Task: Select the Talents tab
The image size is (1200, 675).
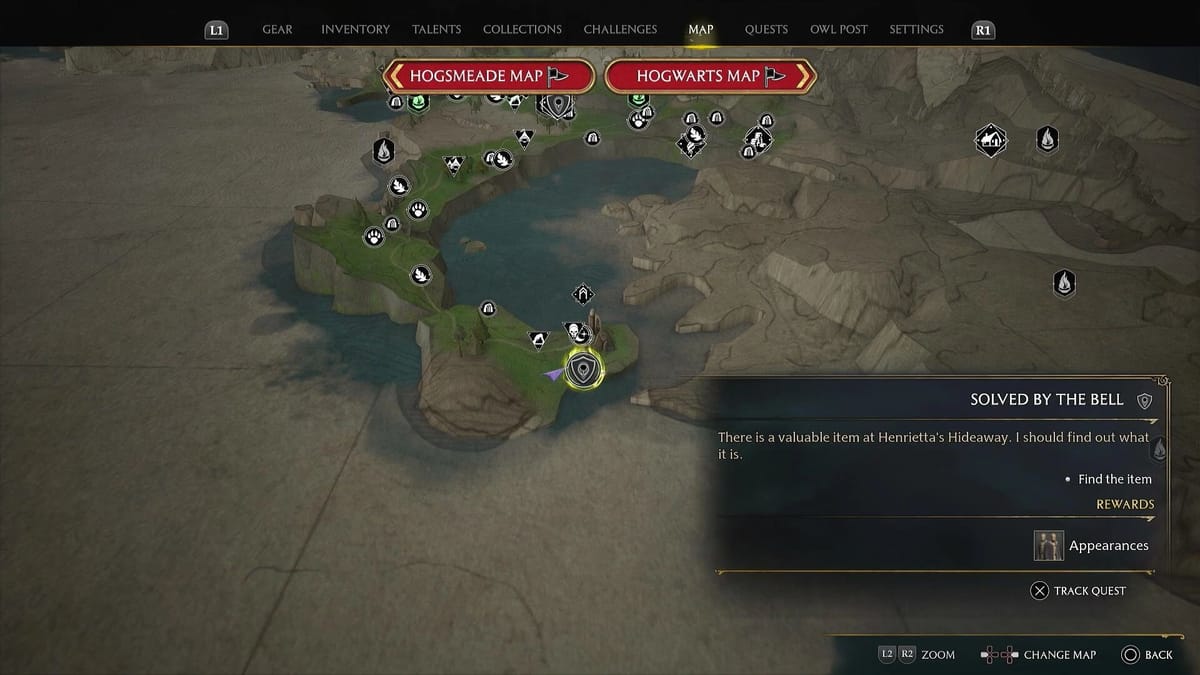Action: click(x=437, y=30)
